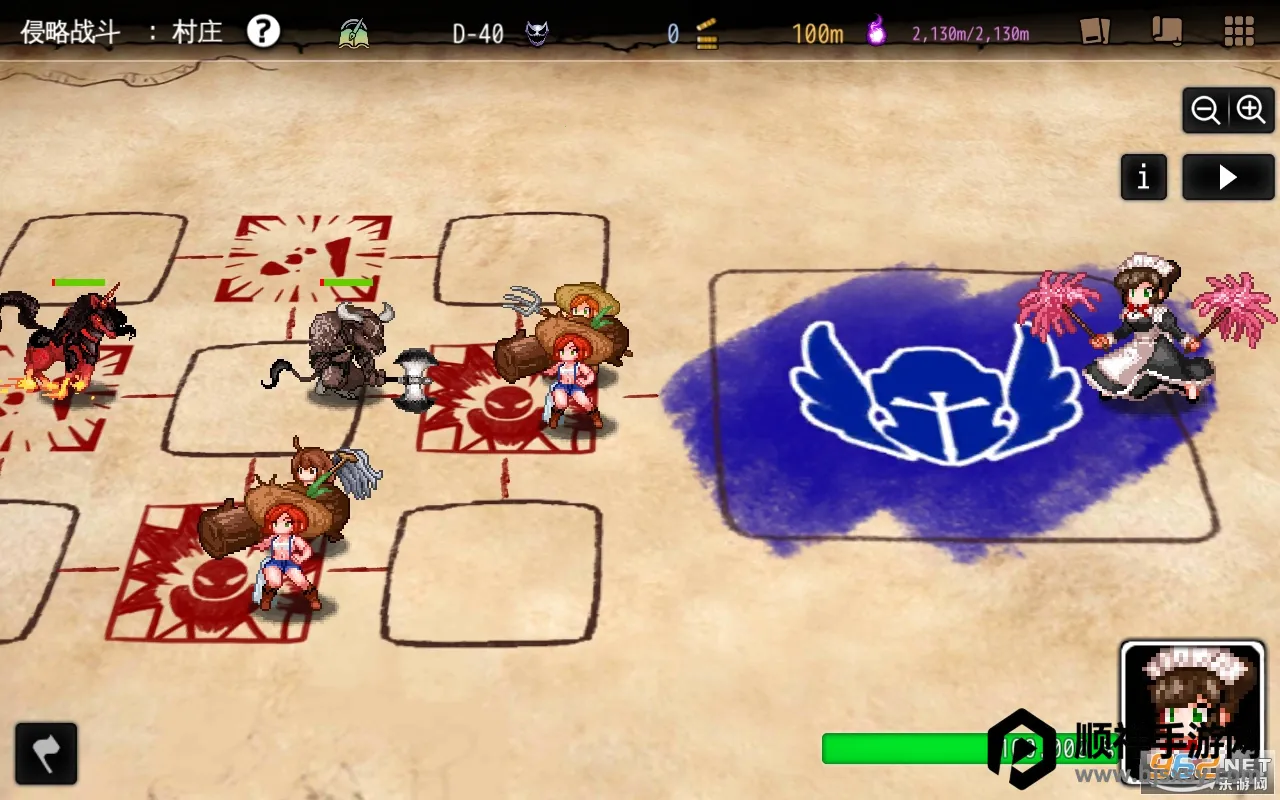The height and width of the screenshot is (800, 1280).
Task: Tap the retreat flag button
Action: (46, 753)
